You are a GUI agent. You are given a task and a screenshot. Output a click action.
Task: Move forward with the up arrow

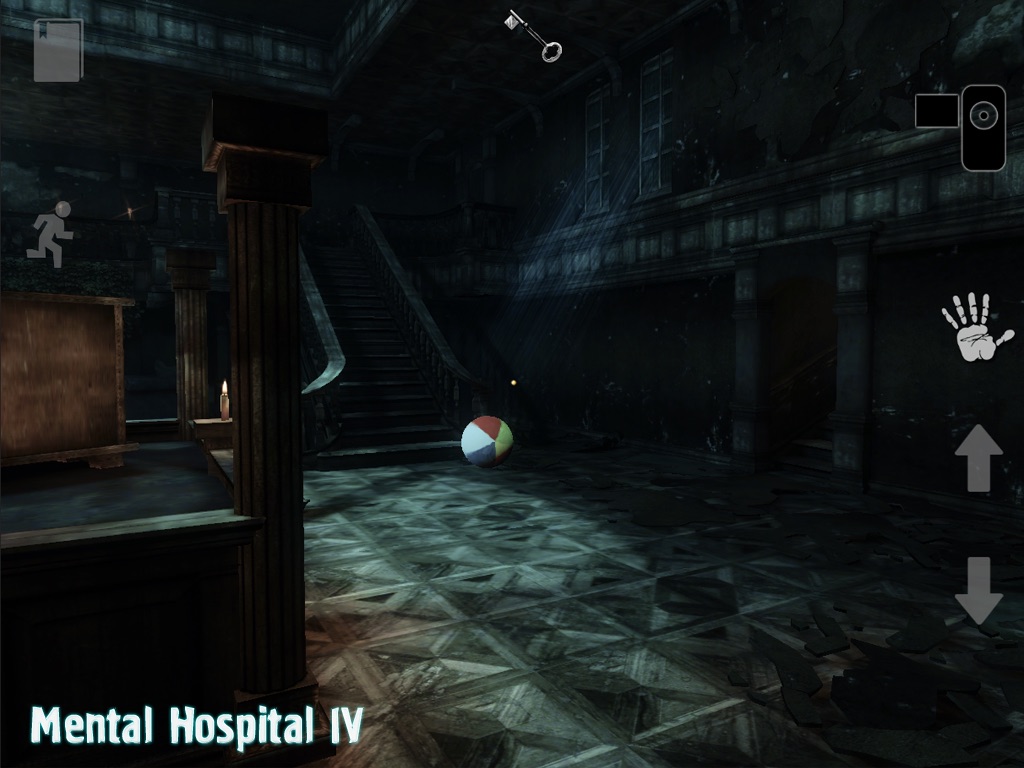coord(978,458)
